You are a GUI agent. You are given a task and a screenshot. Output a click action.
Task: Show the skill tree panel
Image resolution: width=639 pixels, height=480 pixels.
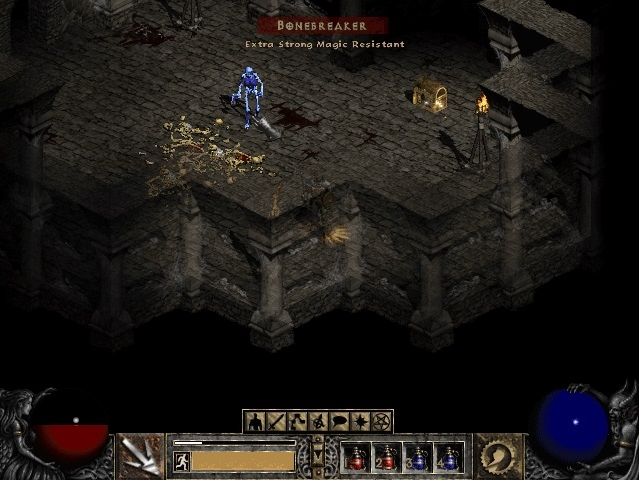click(297, 421)
